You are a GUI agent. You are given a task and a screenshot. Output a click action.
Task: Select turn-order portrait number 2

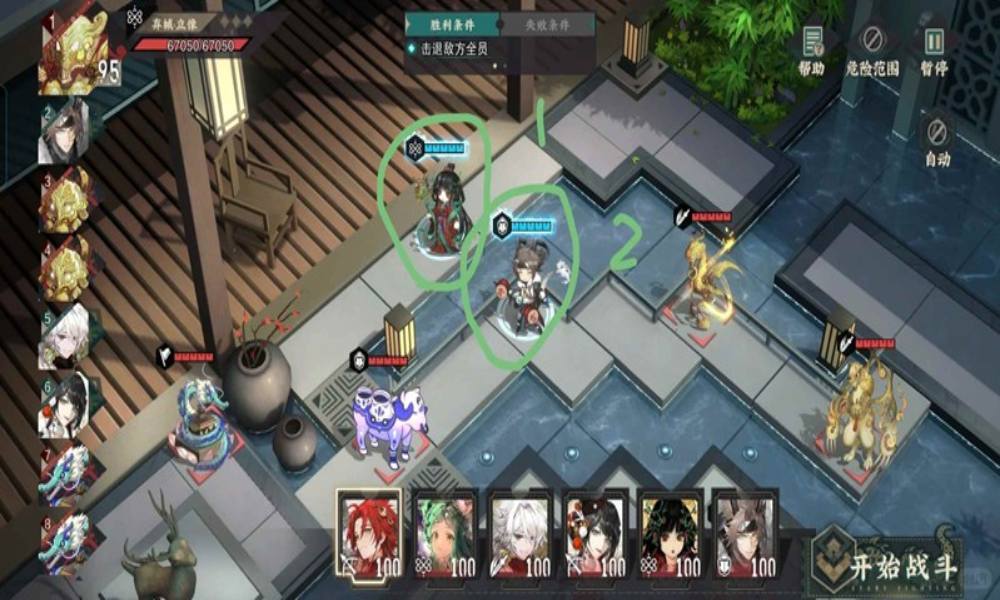pos(64,130)
